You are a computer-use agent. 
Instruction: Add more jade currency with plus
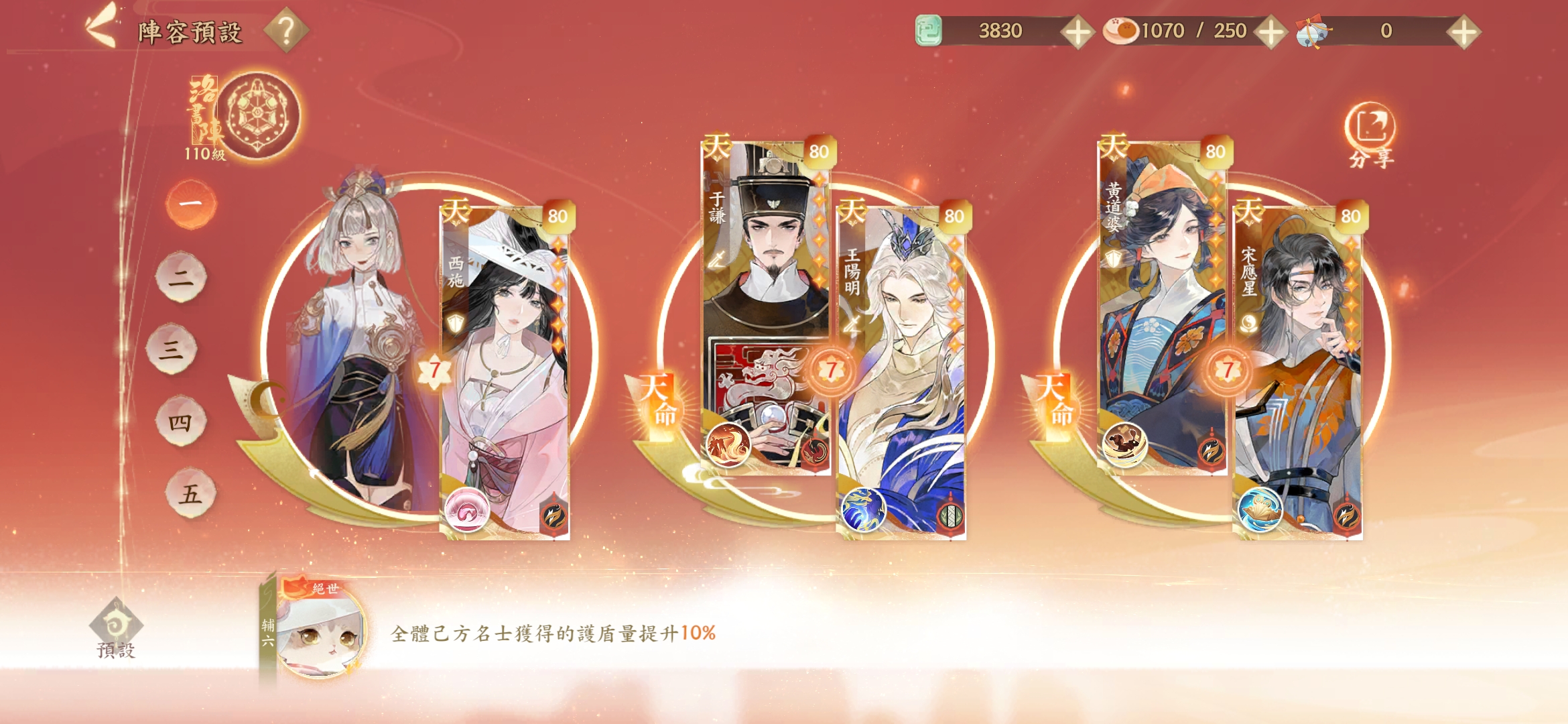[1077, 32]
